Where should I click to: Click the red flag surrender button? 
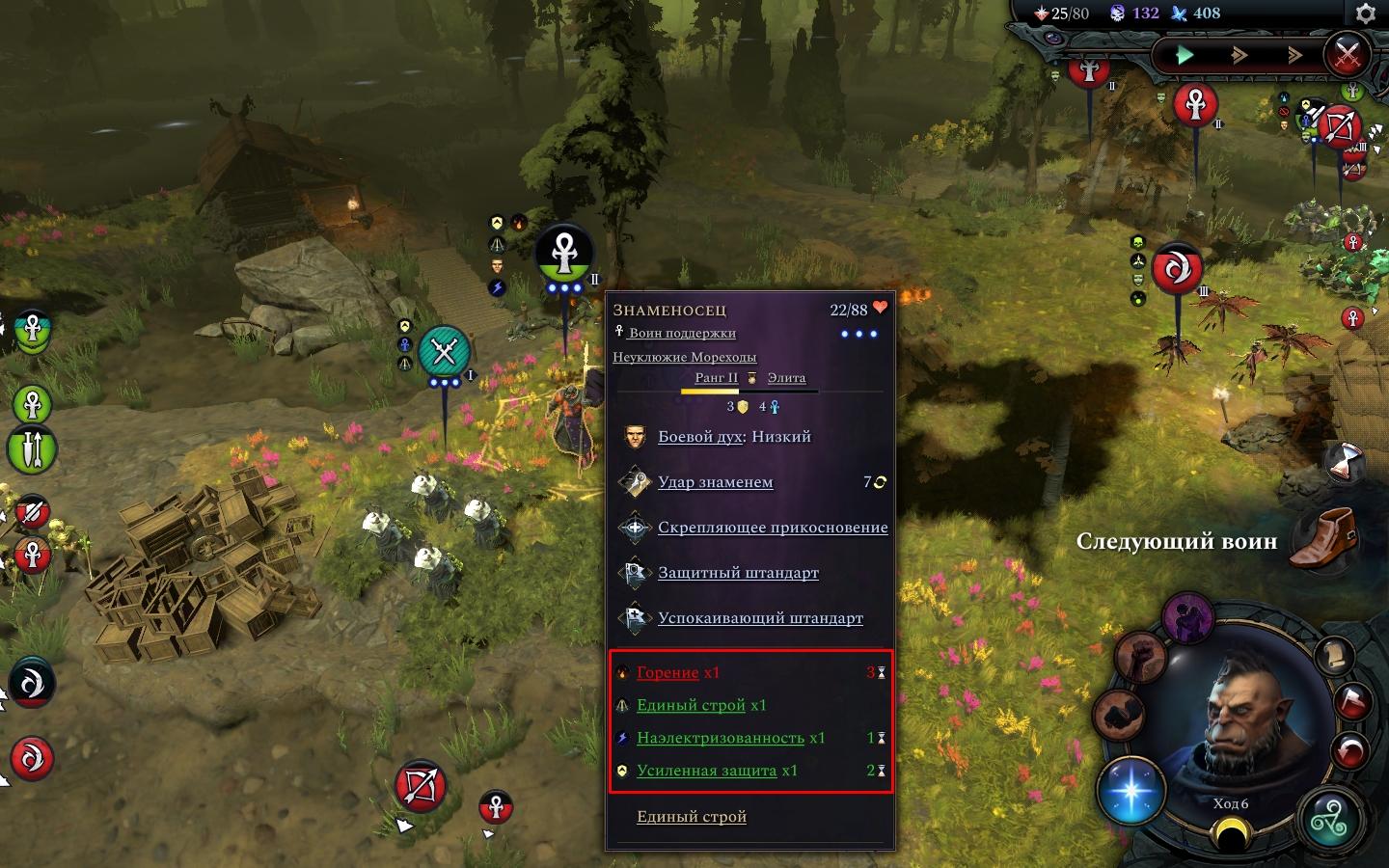coord(1352,702)
